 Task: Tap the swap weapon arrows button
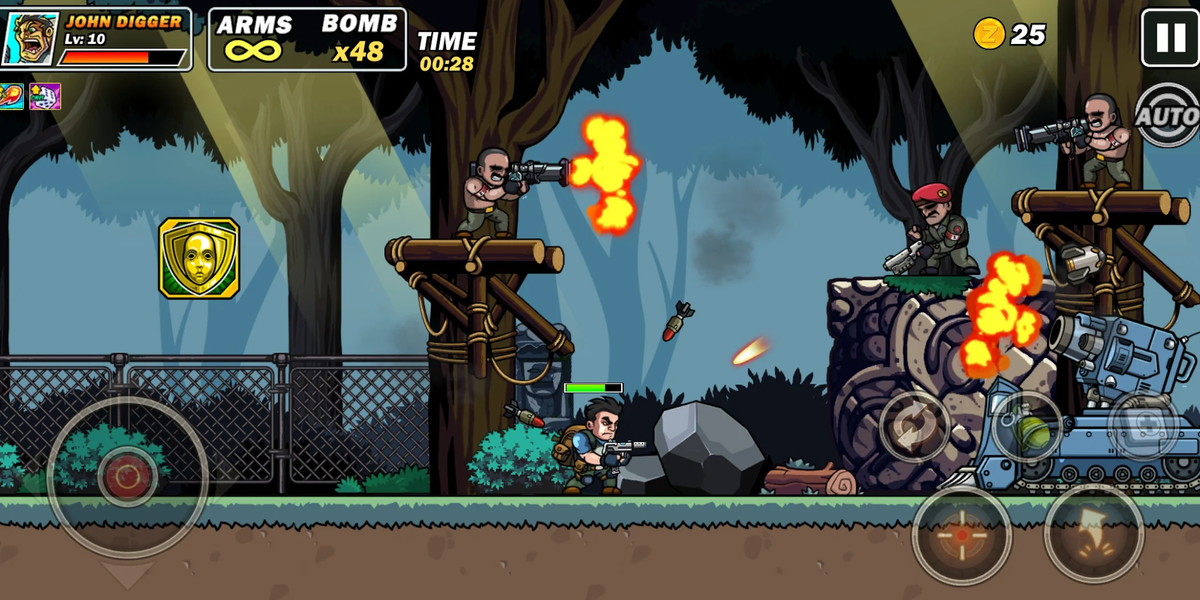point(914,426)
